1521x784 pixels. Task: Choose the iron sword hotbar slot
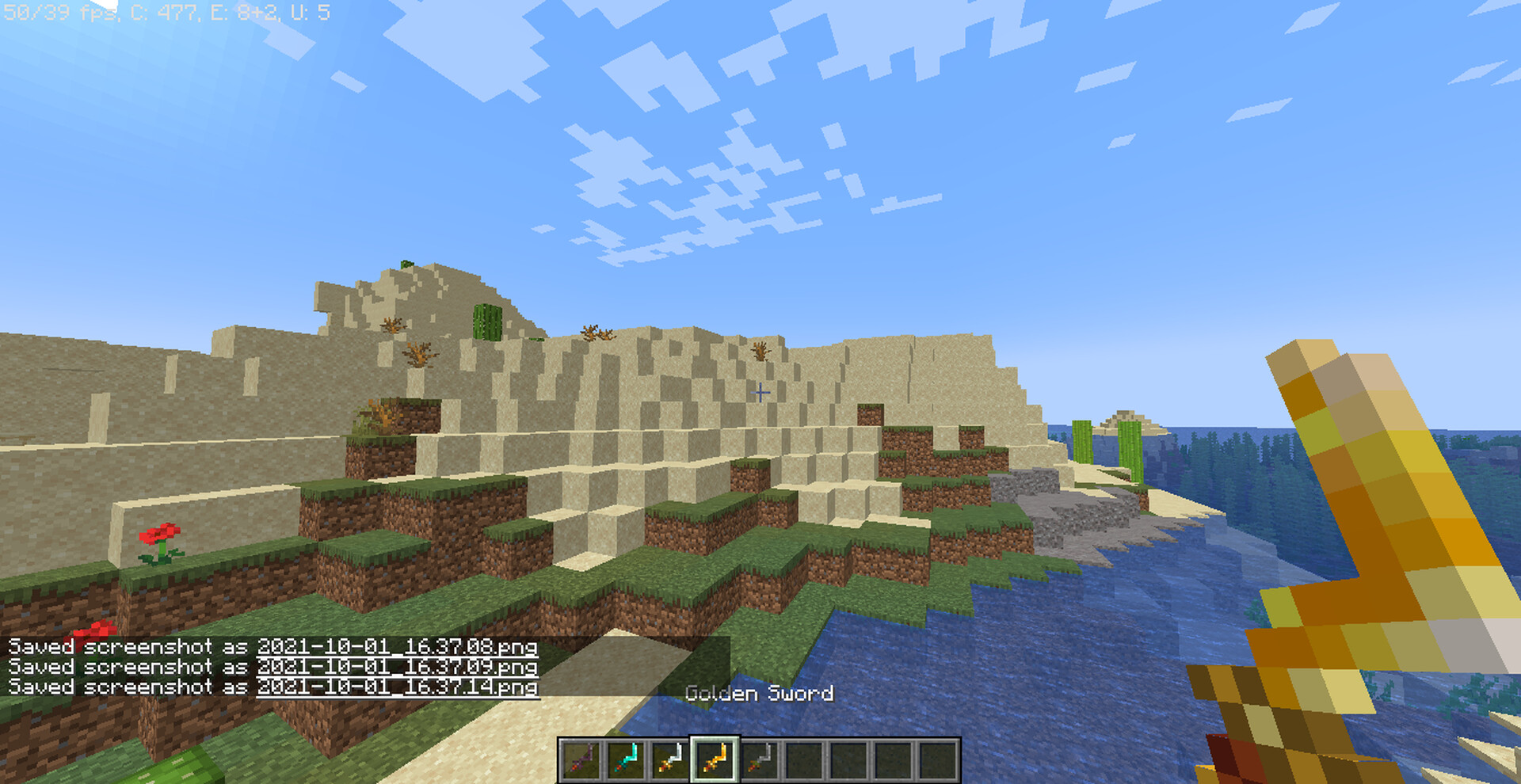tap(670, 759)
